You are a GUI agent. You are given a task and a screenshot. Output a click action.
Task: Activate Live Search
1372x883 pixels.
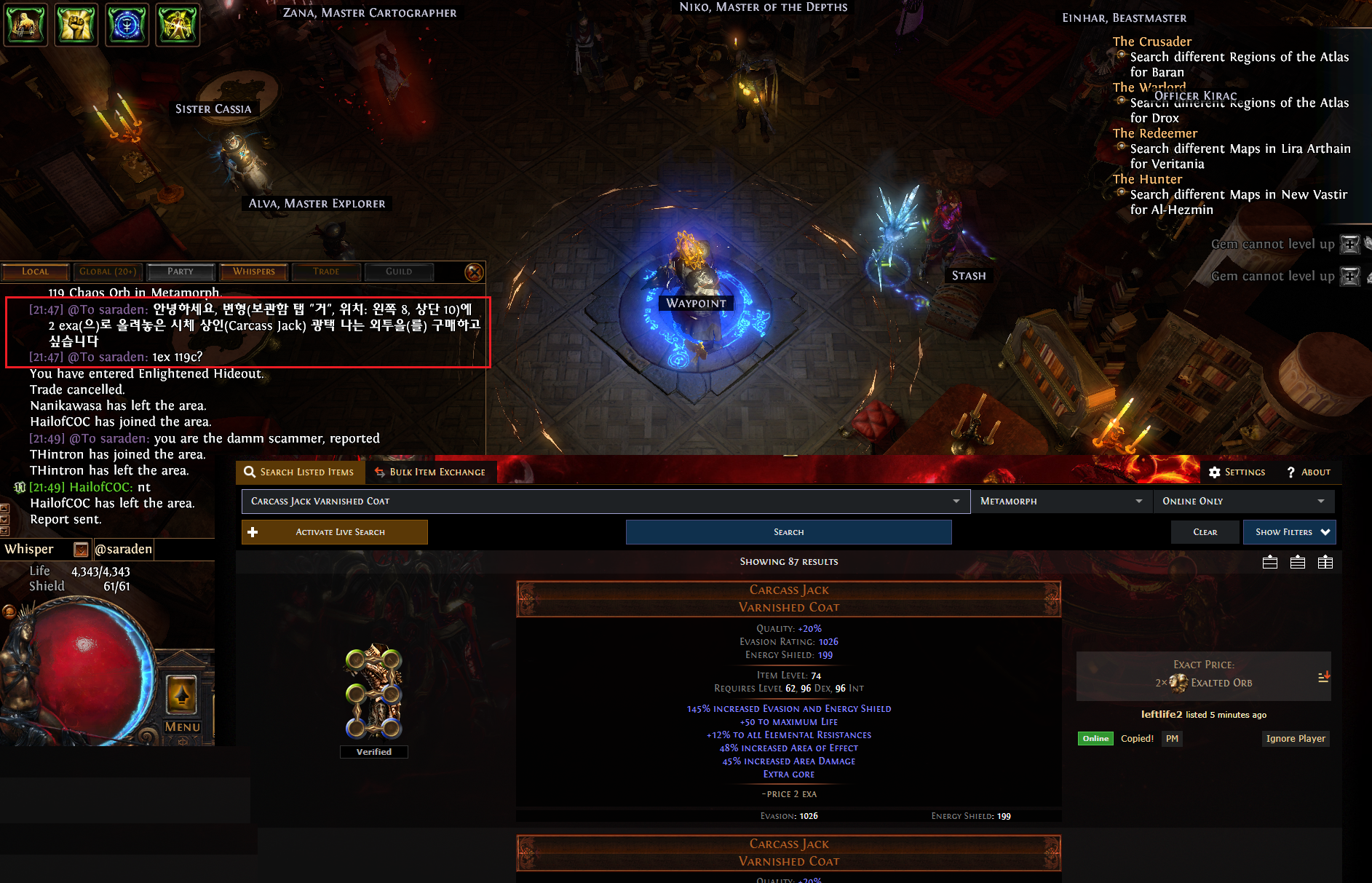(335, 532)
